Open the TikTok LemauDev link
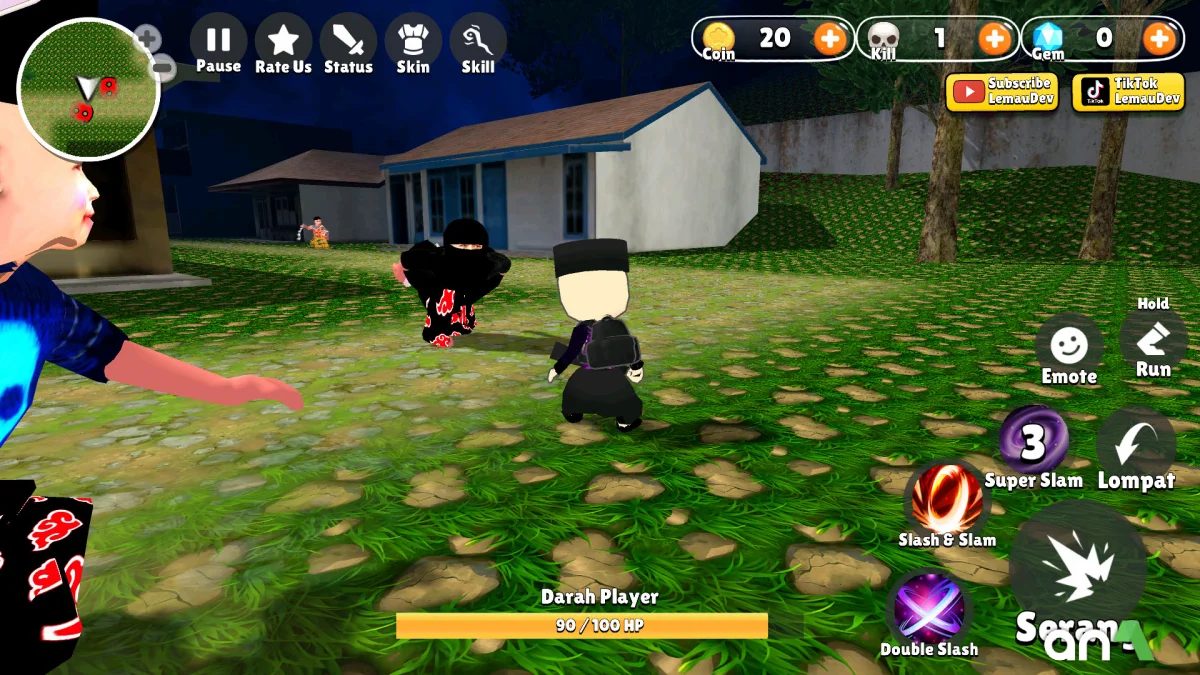This screenshot has height=675, width=1200. click(x=1128, y=92)
